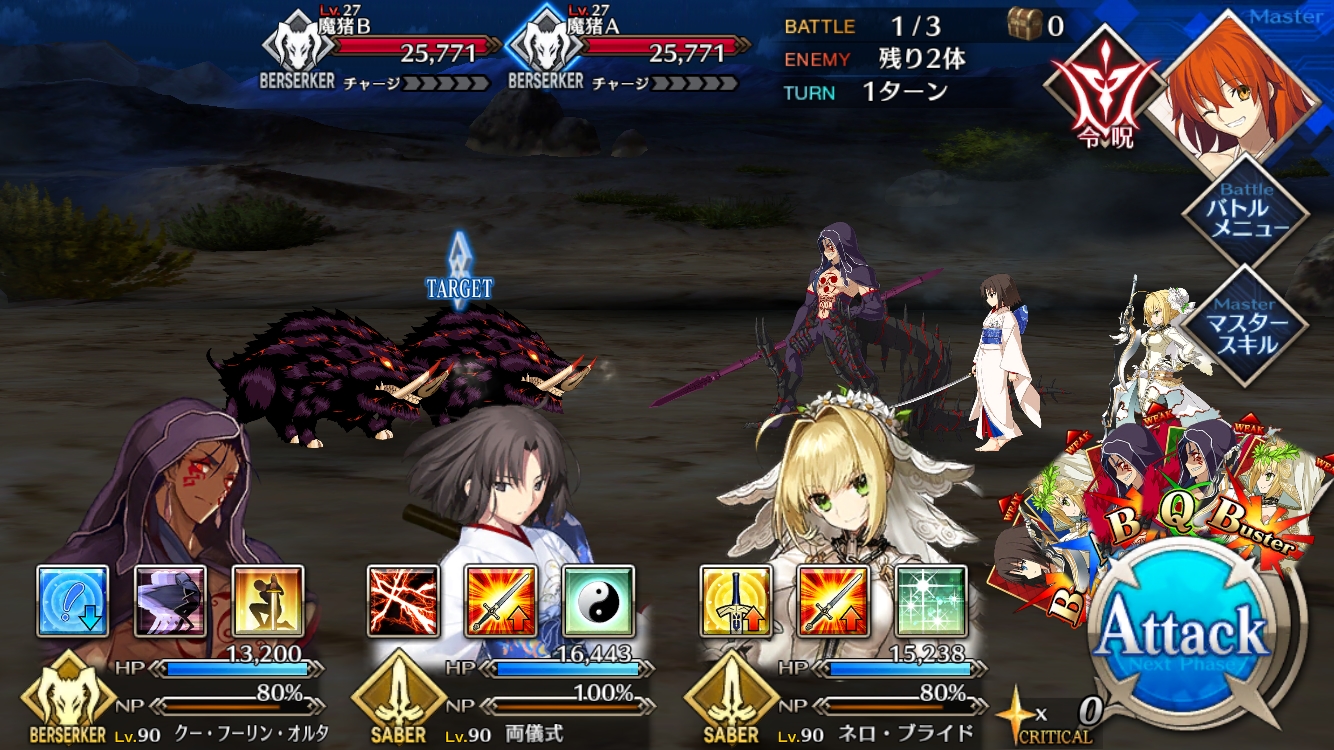
Task: Select Nero Bride's Saber class icon
Action: (730, 695)
